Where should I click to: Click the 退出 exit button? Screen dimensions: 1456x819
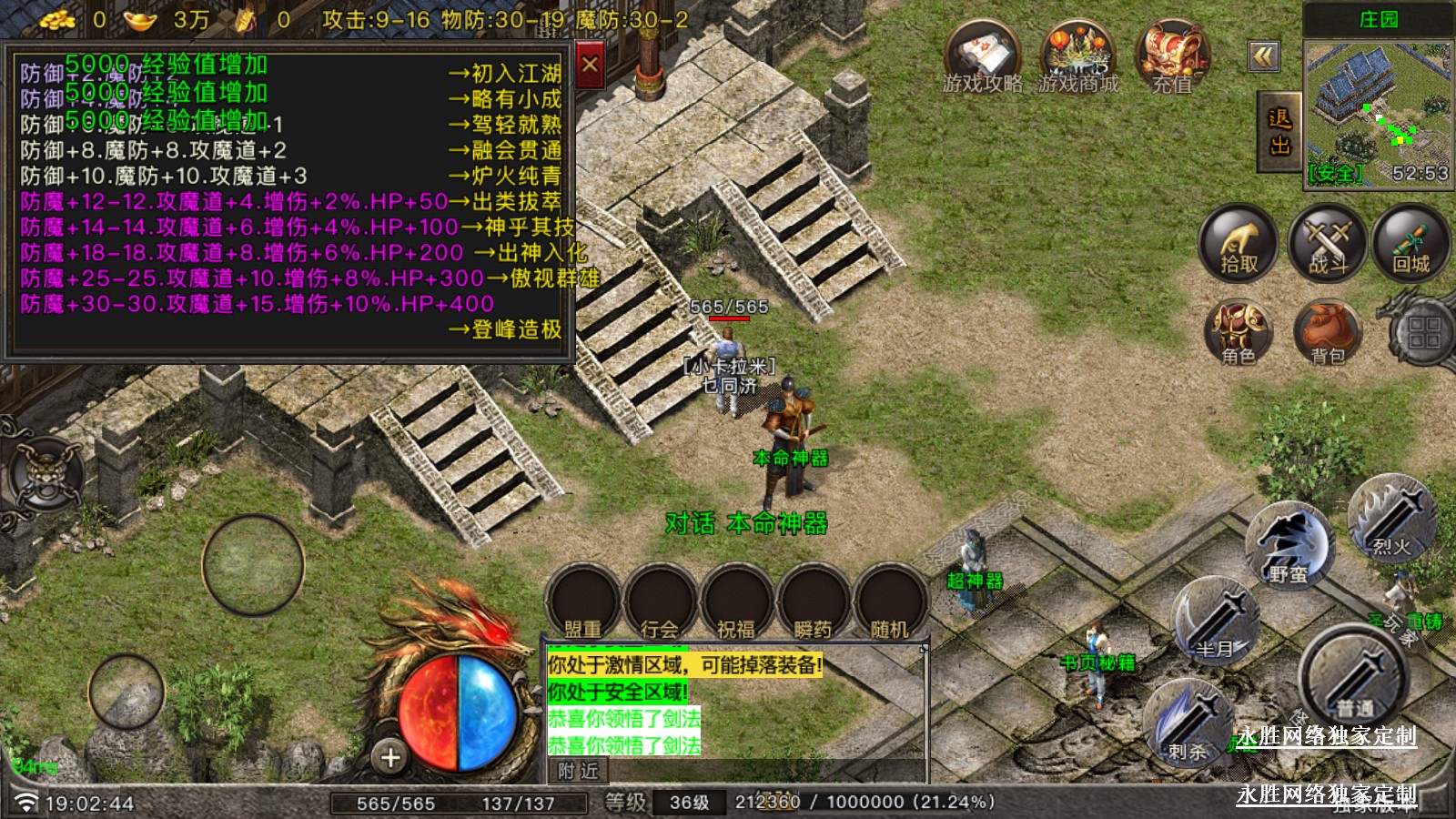pos(1279,132)
